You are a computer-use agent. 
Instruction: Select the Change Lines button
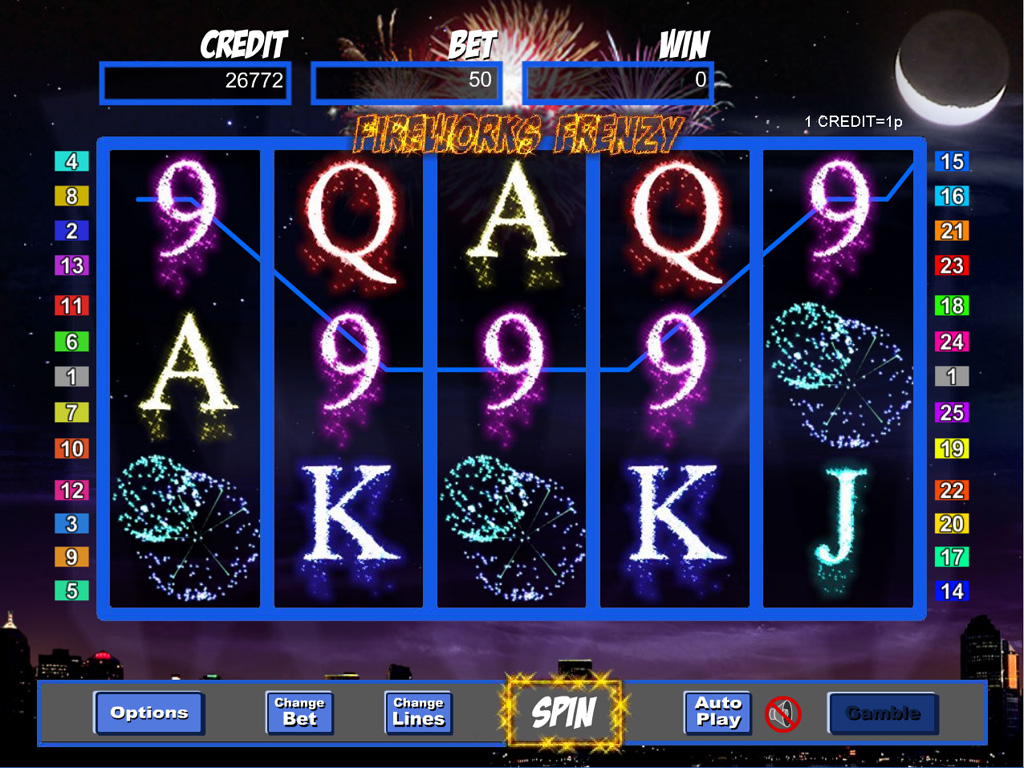click(418, 712)
